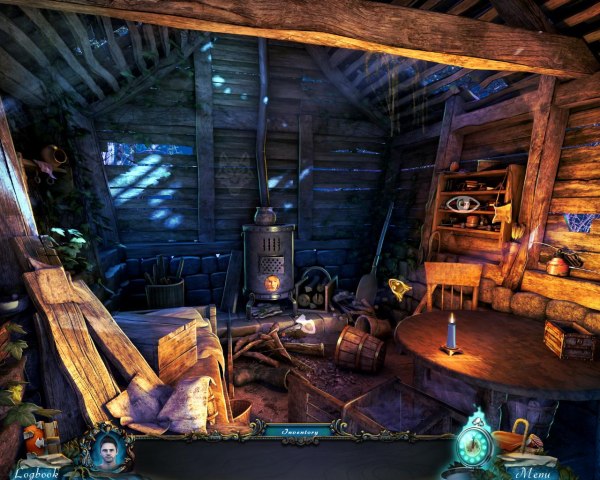Click the character portrait medallion
The image size is (600, 480).
point(106,449)
